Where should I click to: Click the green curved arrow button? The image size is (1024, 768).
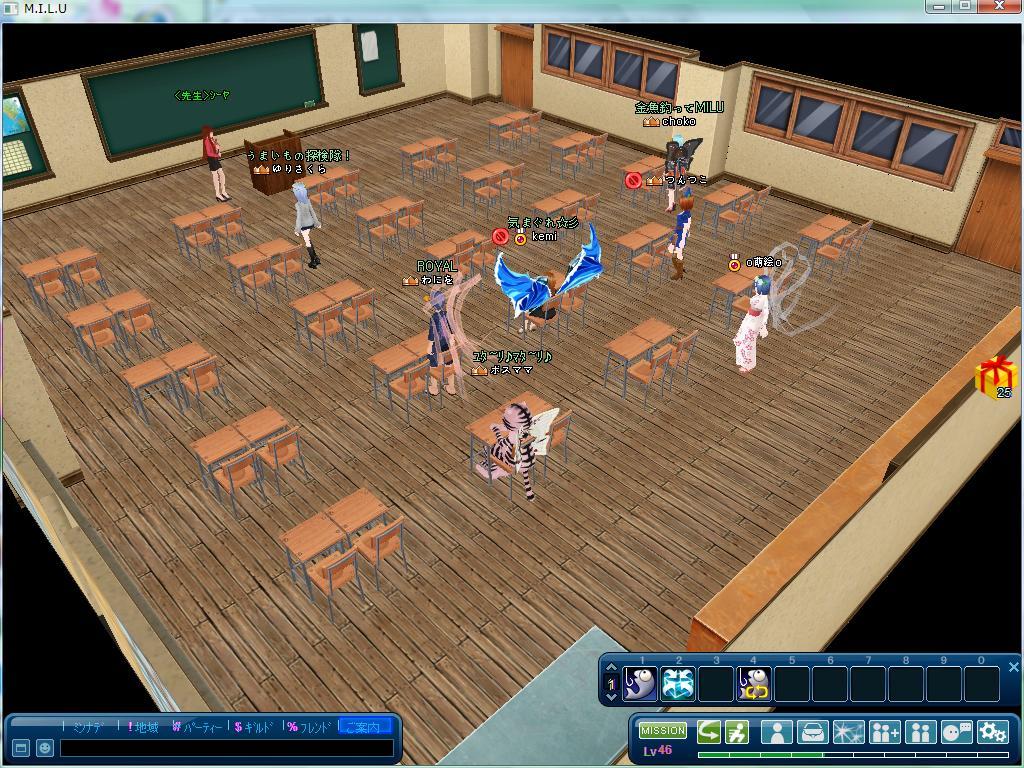coord(709,732)
